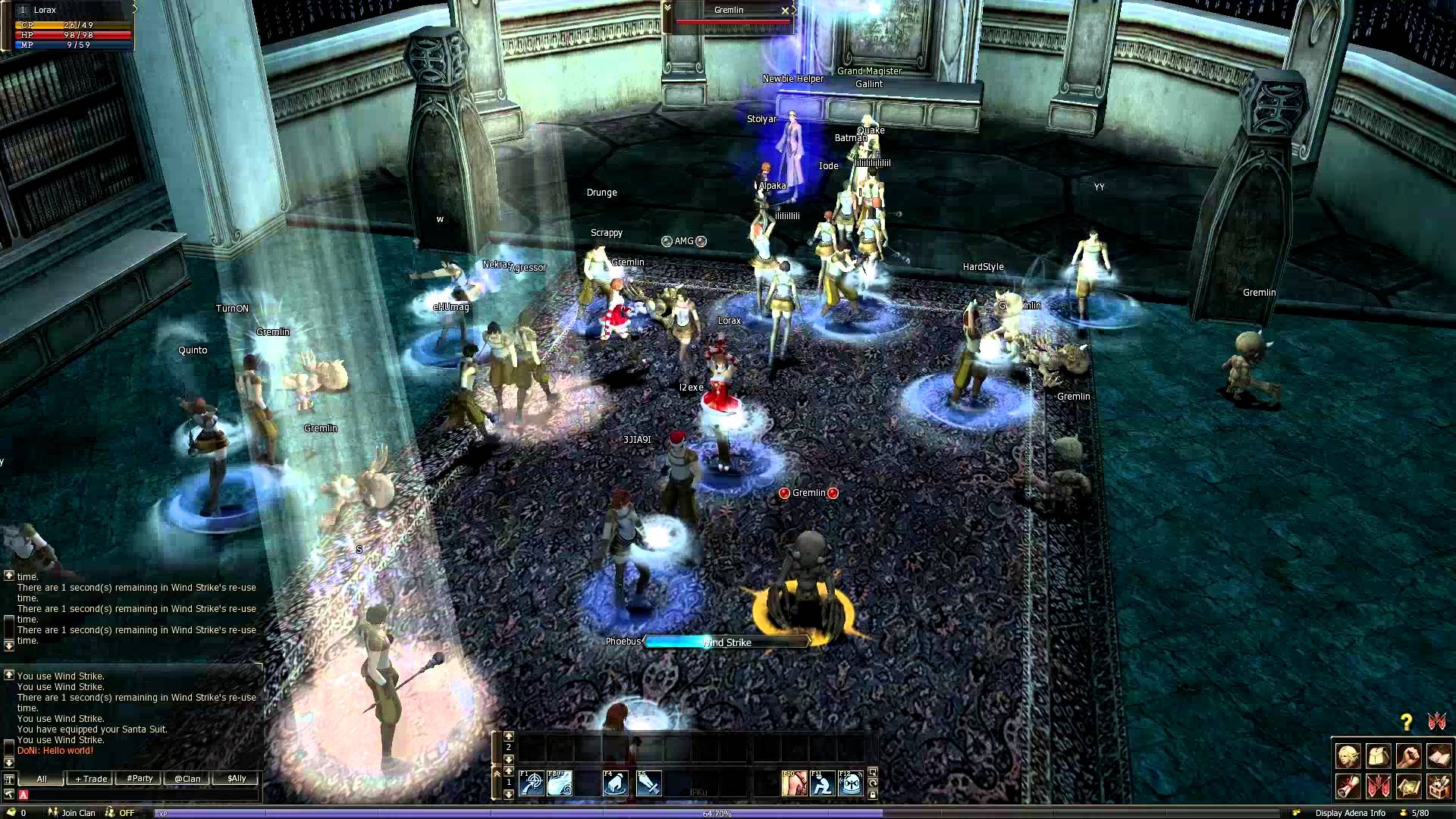This screenshot has width=1456, height=819.
Task: Use the F5 sword attack action
Action: pyautogui.click(x=649, y=783)
